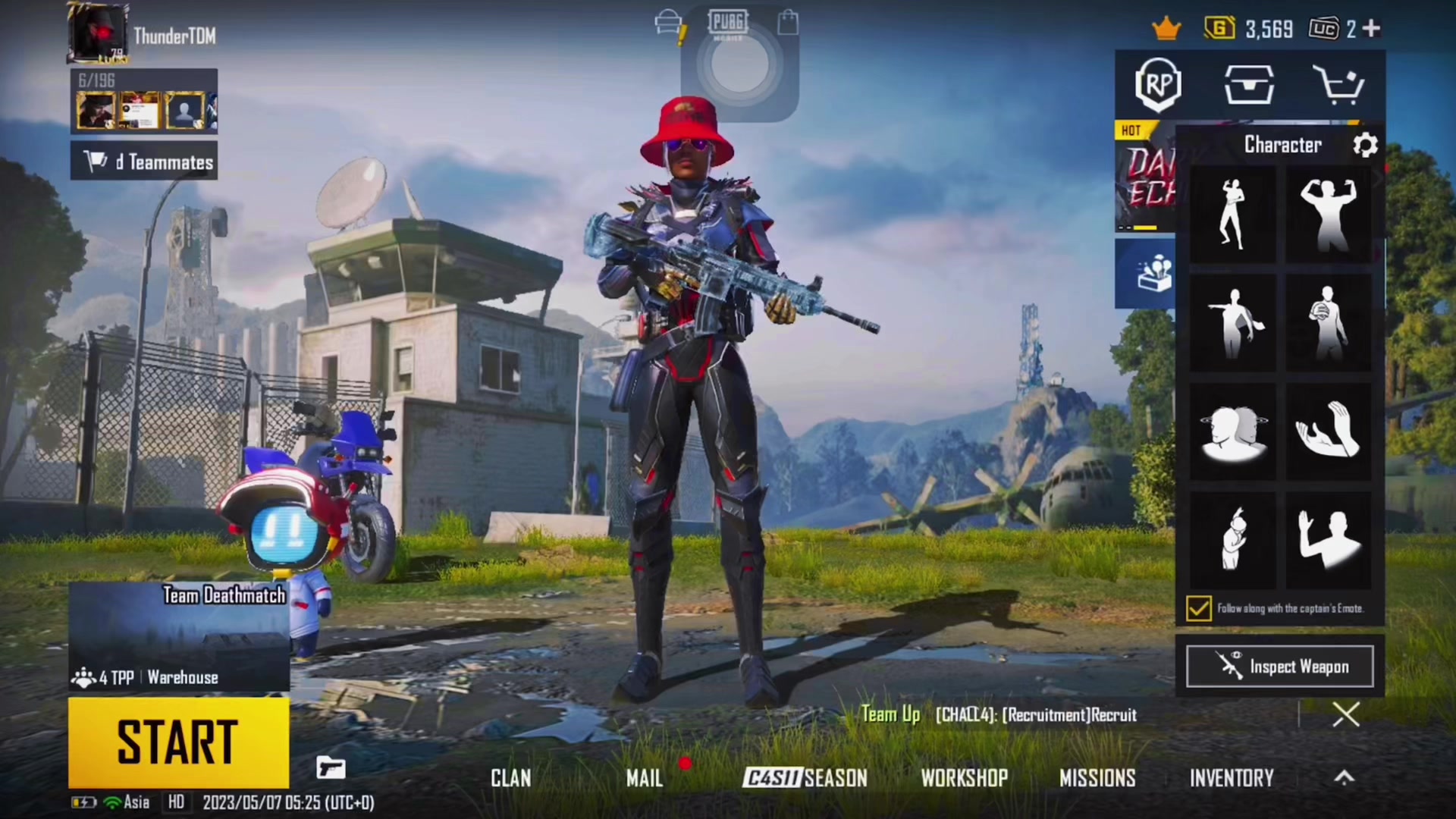1456x819 pixels.
Task: Expand the bottom menu arrow
Action: [1344, 777]
